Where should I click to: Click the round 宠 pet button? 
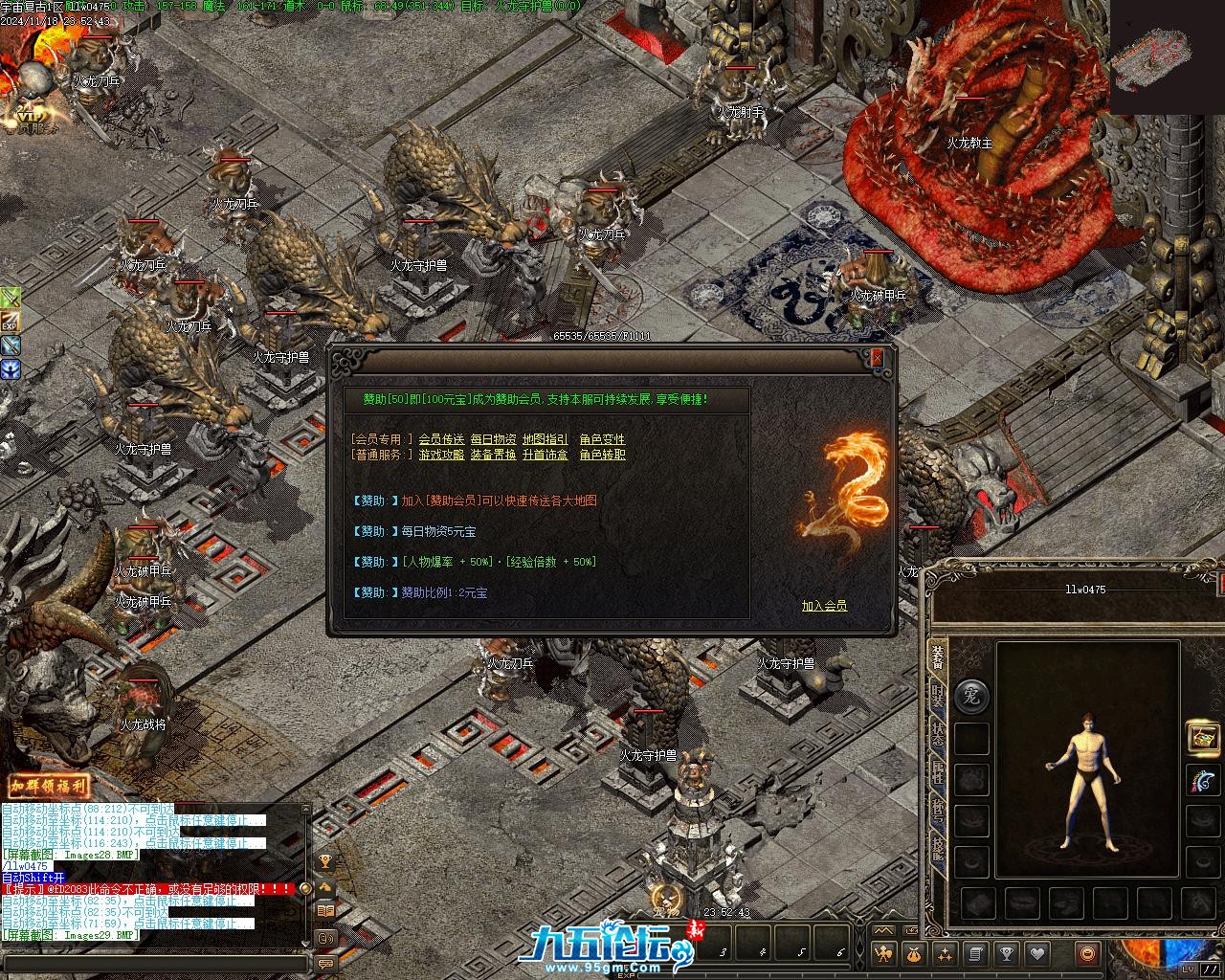[x=971, y=697]
